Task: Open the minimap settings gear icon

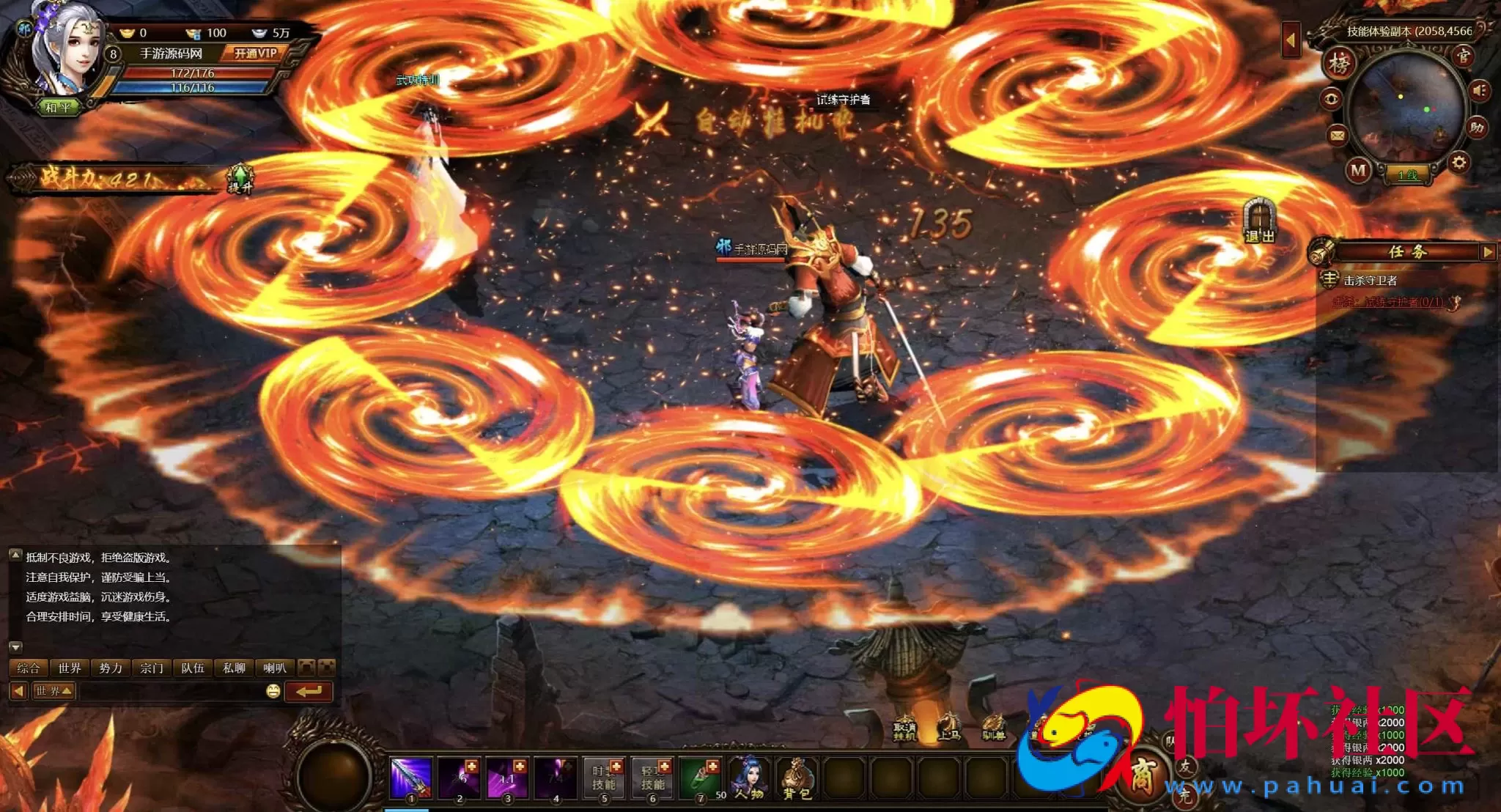Action: click(x=1458, y=161)
